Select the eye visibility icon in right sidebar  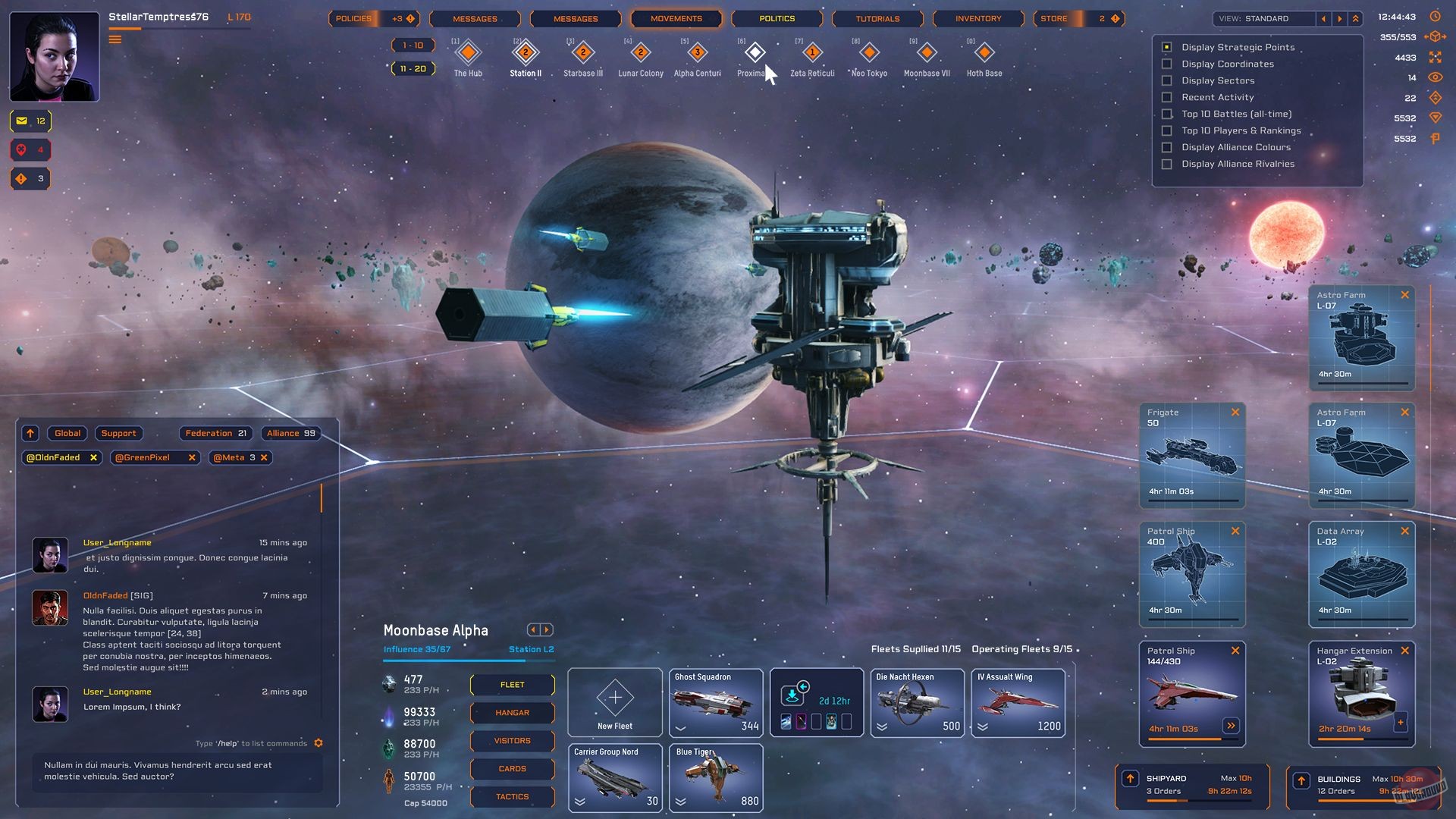(x=1434, y=77)
